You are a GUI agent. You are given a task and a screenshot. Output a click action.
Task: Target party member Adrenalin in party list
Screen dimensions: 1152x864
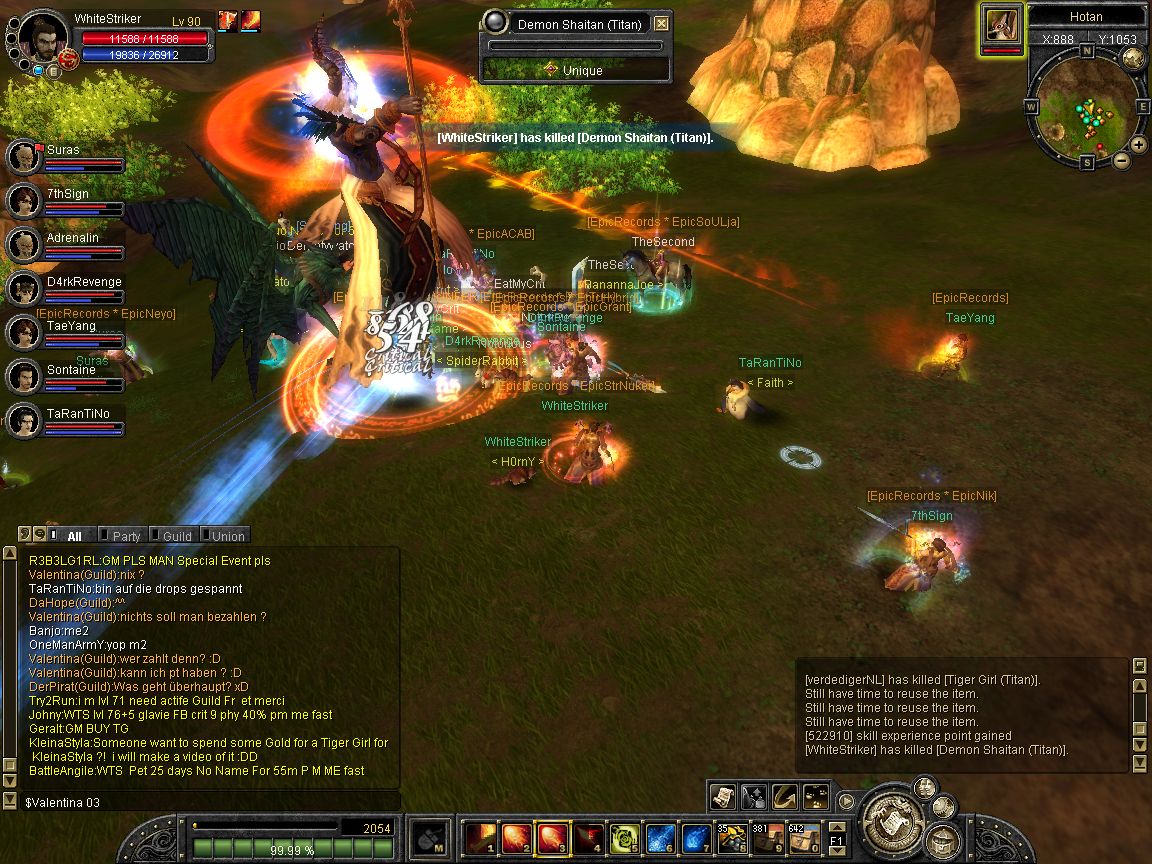click(x=24, y=245)
